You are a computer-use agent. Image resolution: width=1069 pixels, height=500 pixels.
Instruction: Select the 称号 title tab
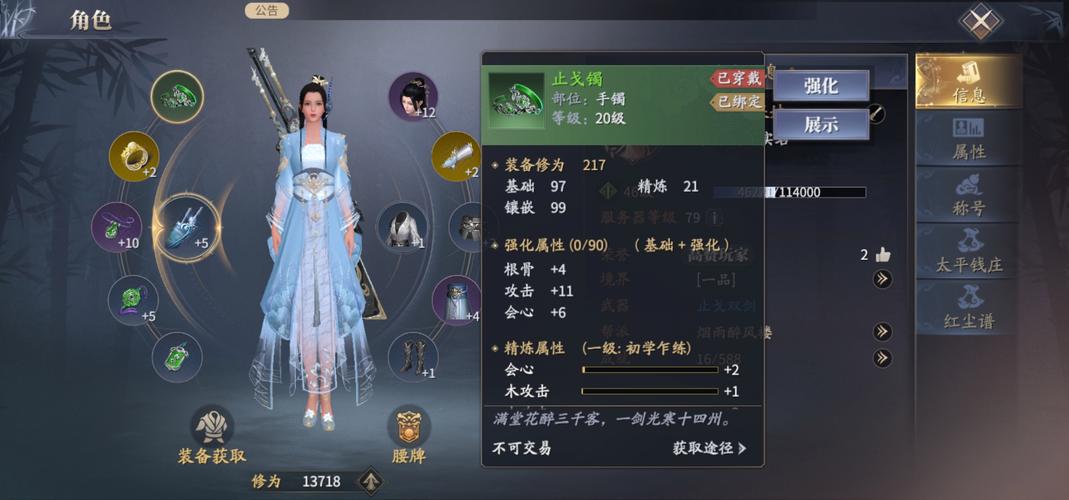(x=968, y=194)
